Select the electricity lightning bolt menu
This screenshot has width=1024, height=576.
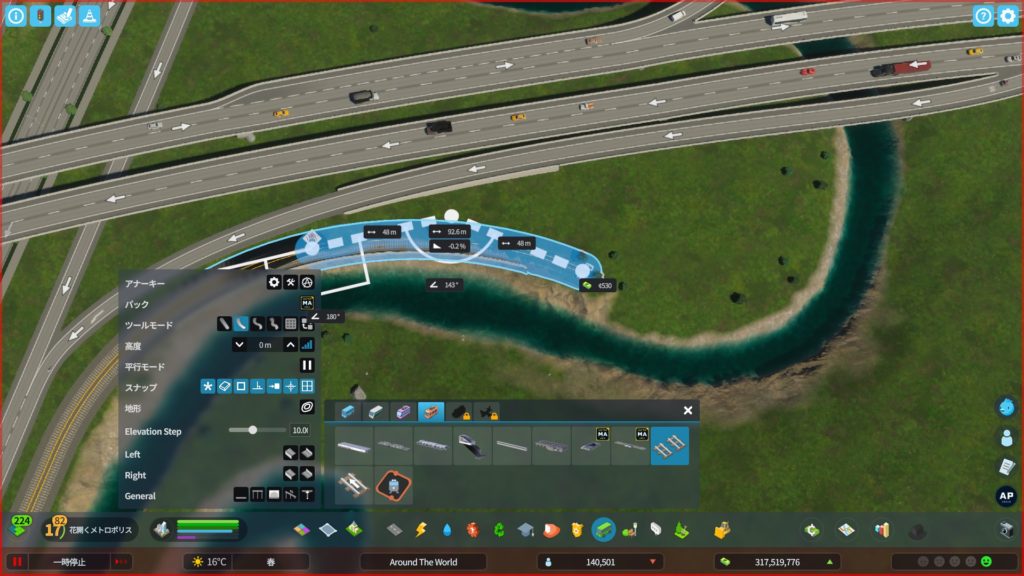click(421, 529)
